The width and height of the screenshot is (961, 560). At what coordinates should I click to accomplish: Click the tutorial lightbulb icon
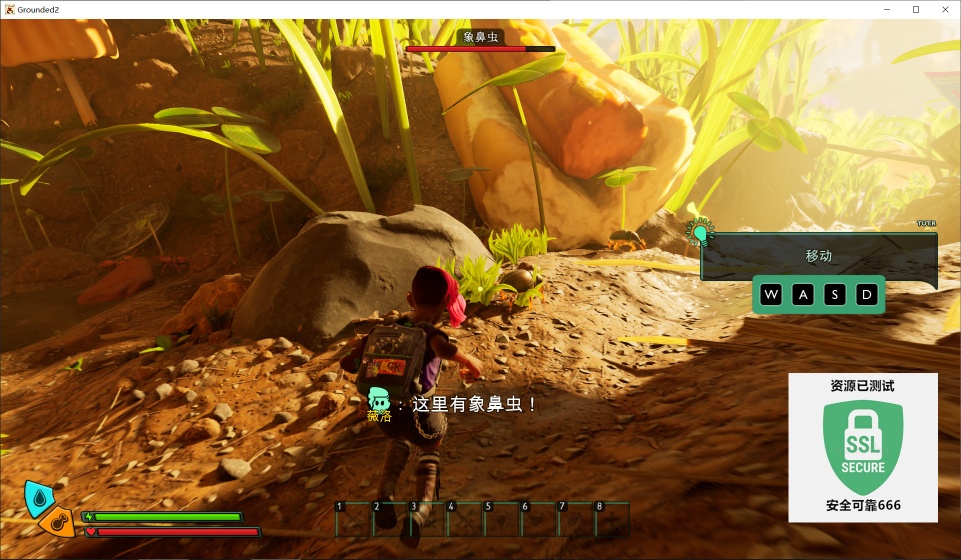tap(701, 234)
